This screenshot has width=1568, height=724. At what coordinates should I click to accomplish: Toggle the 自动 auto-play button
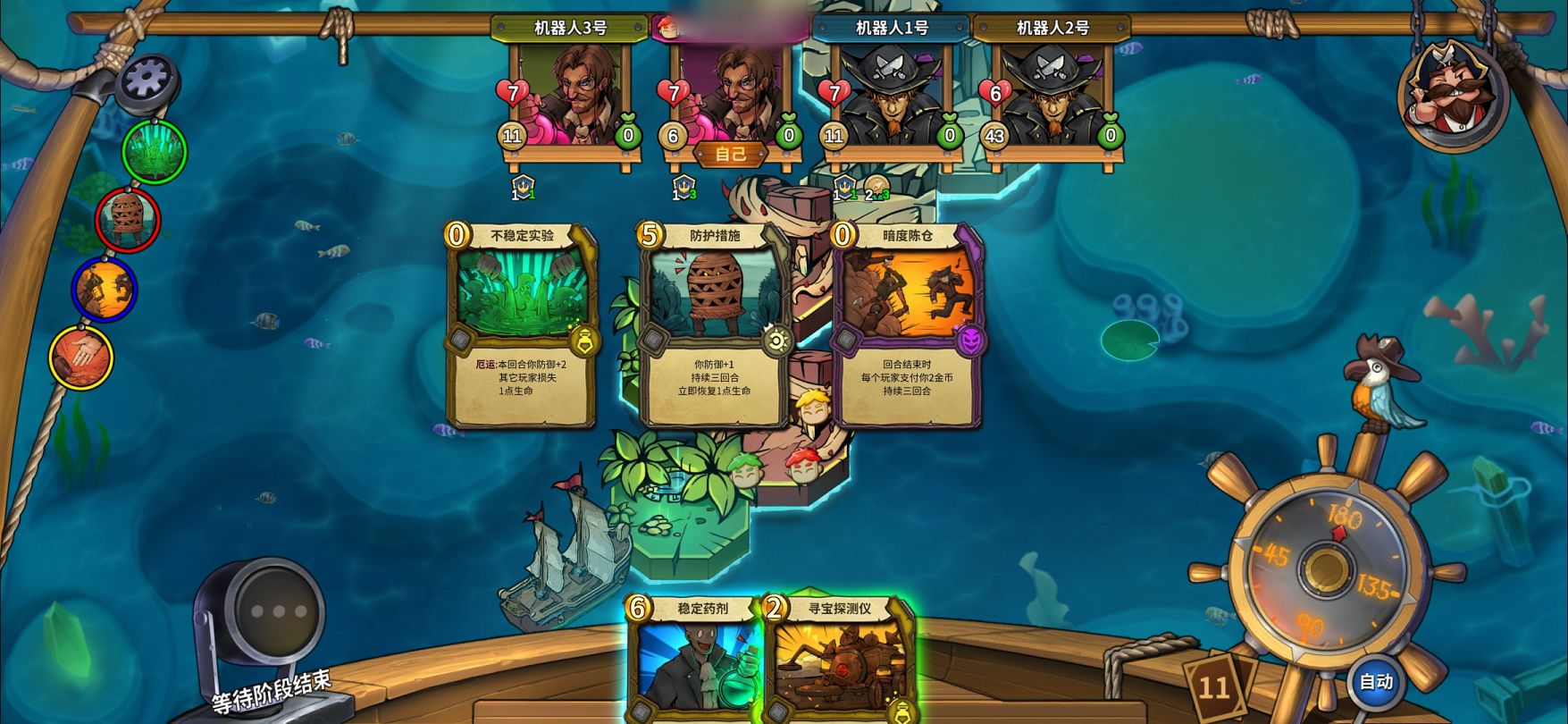click(1376, 682)
